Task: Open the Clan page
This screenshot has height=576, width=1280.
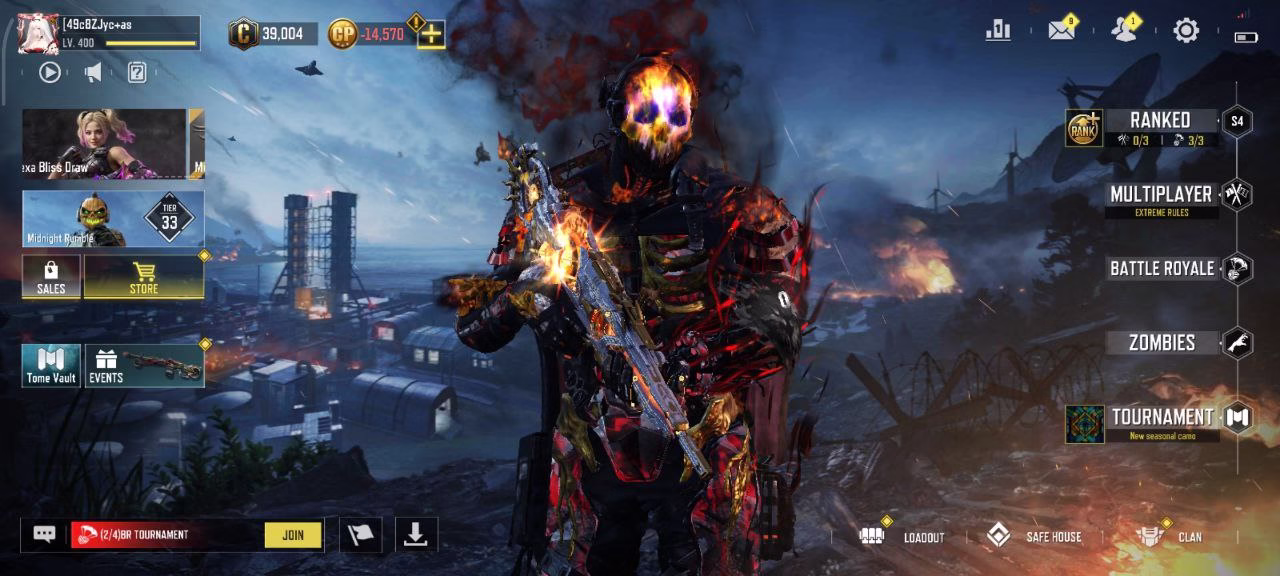Action: click(1170, 537)
